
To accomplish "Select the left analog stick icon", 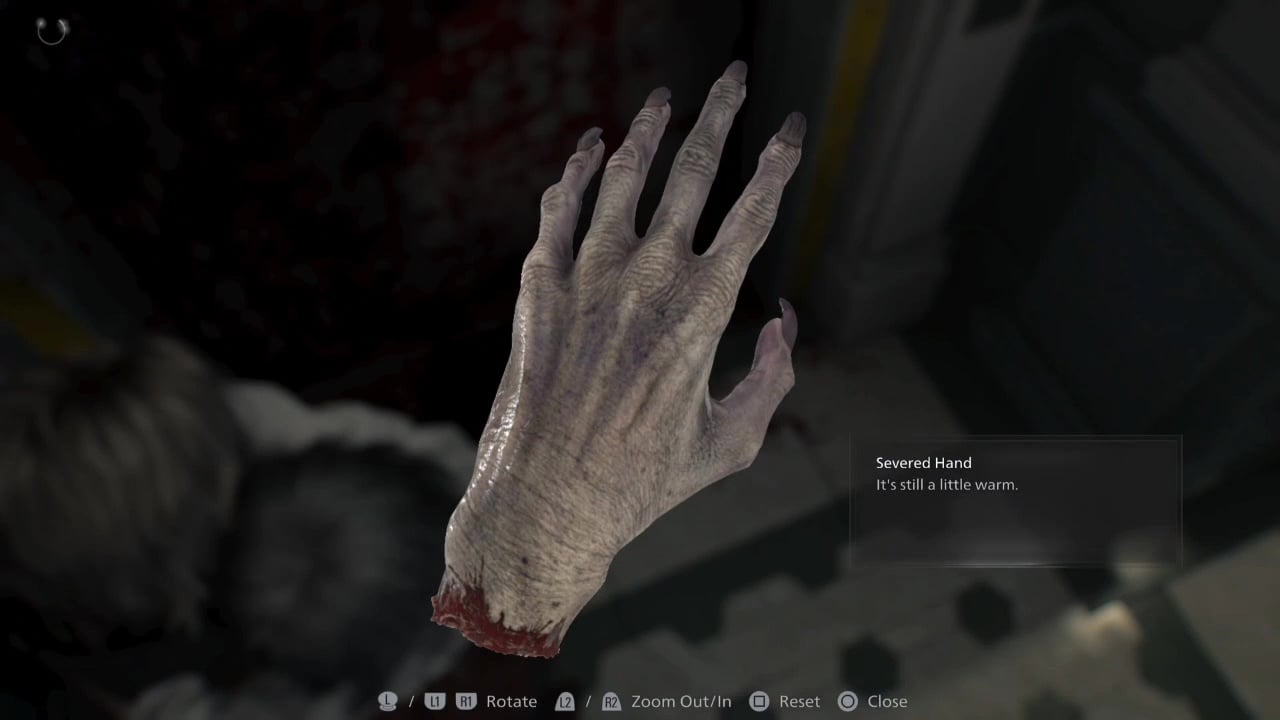I will pos(386,701).
